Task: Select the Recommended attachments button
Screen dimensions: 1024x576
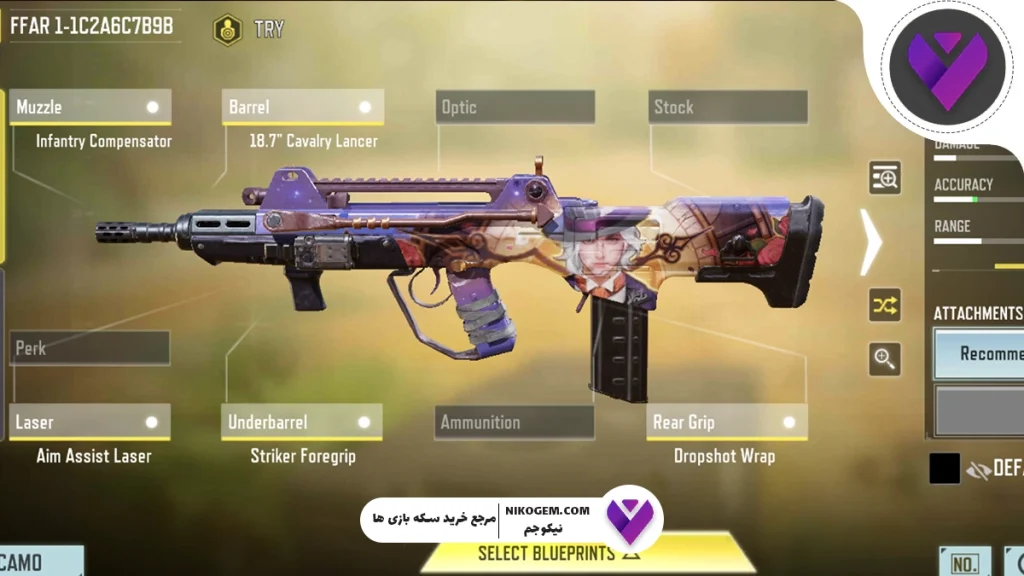Action: (x=980, y=354)
